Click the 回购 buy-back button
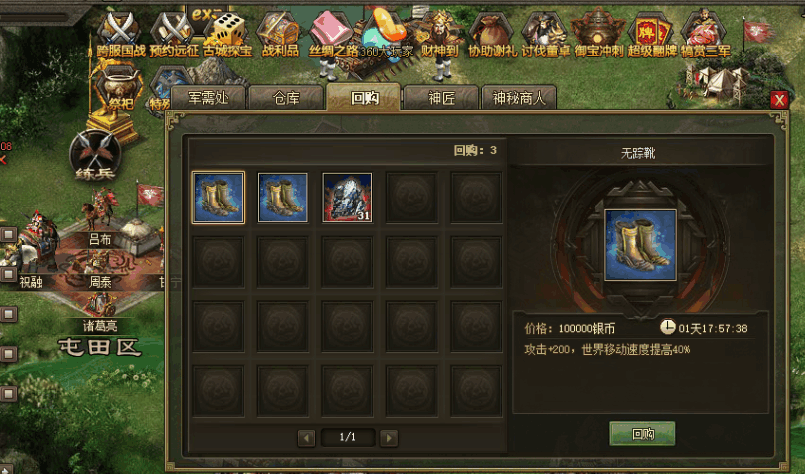This screenshot has height=474, width=805. pos(642,434)
